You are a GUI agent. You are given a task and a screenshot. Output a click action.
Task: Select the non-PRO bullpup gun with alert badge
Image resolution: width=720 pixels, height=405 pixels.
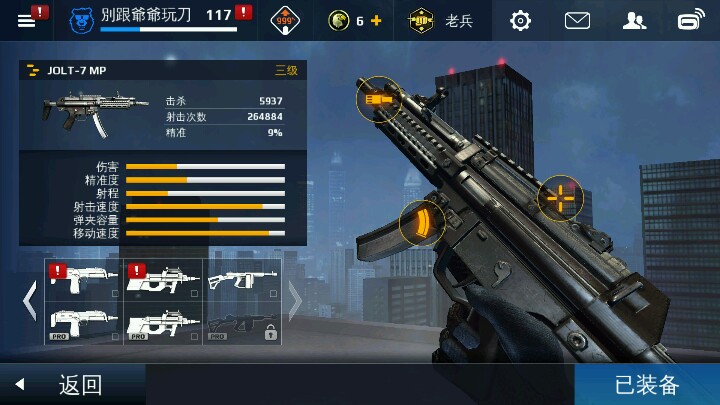click(164, 281)
